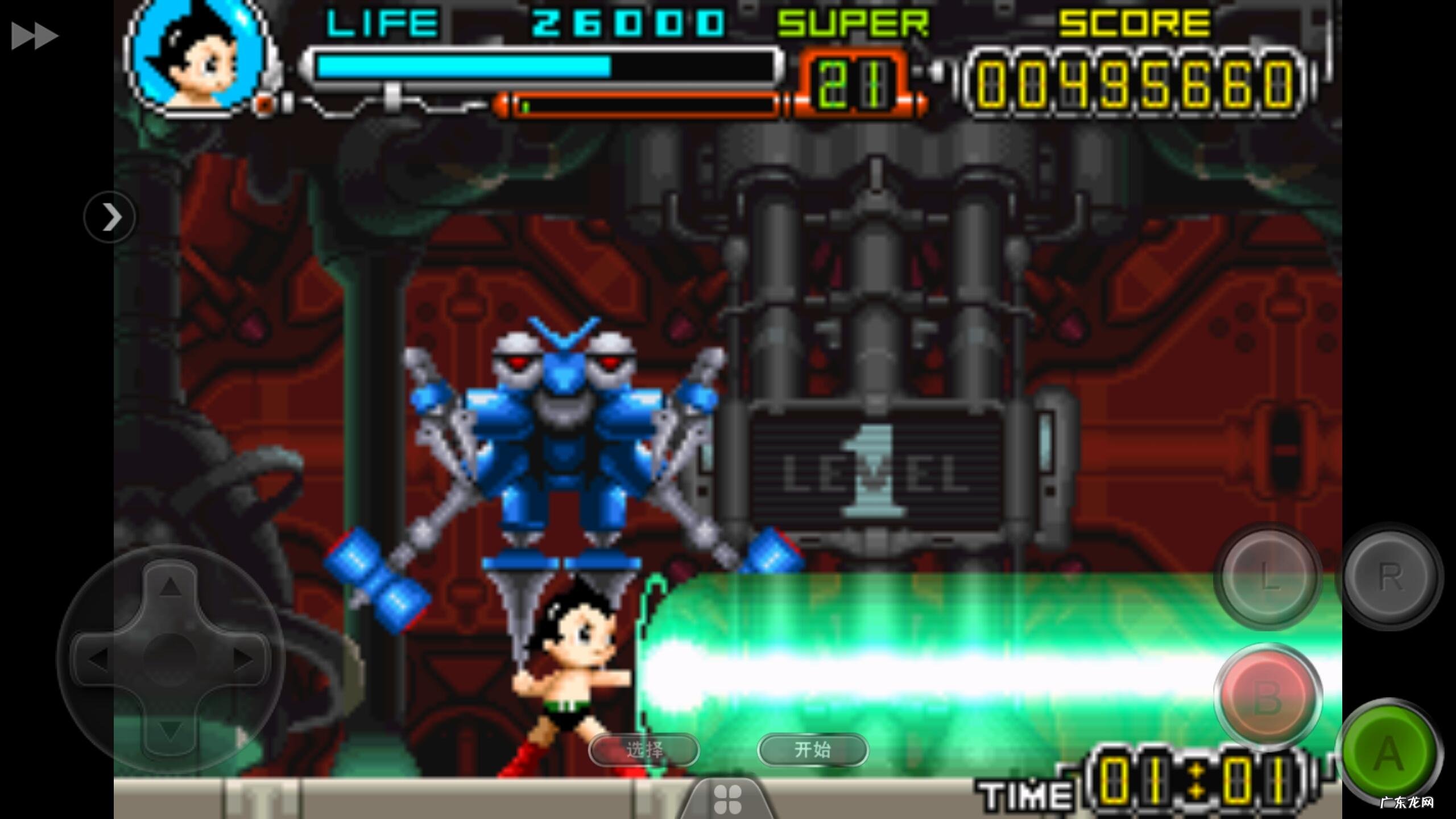Screen dimensions: 1456x819
Task: Toggle the fast-forward double arrow
Action: [34, 36]
